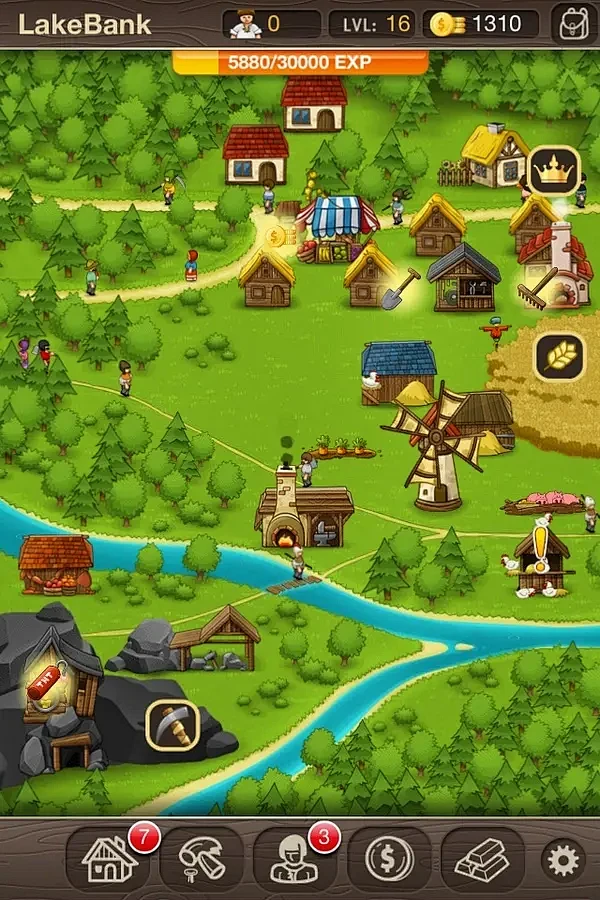The image size is (600, 900).
Task: Open the backpack inventory
Action: [574, 23]
